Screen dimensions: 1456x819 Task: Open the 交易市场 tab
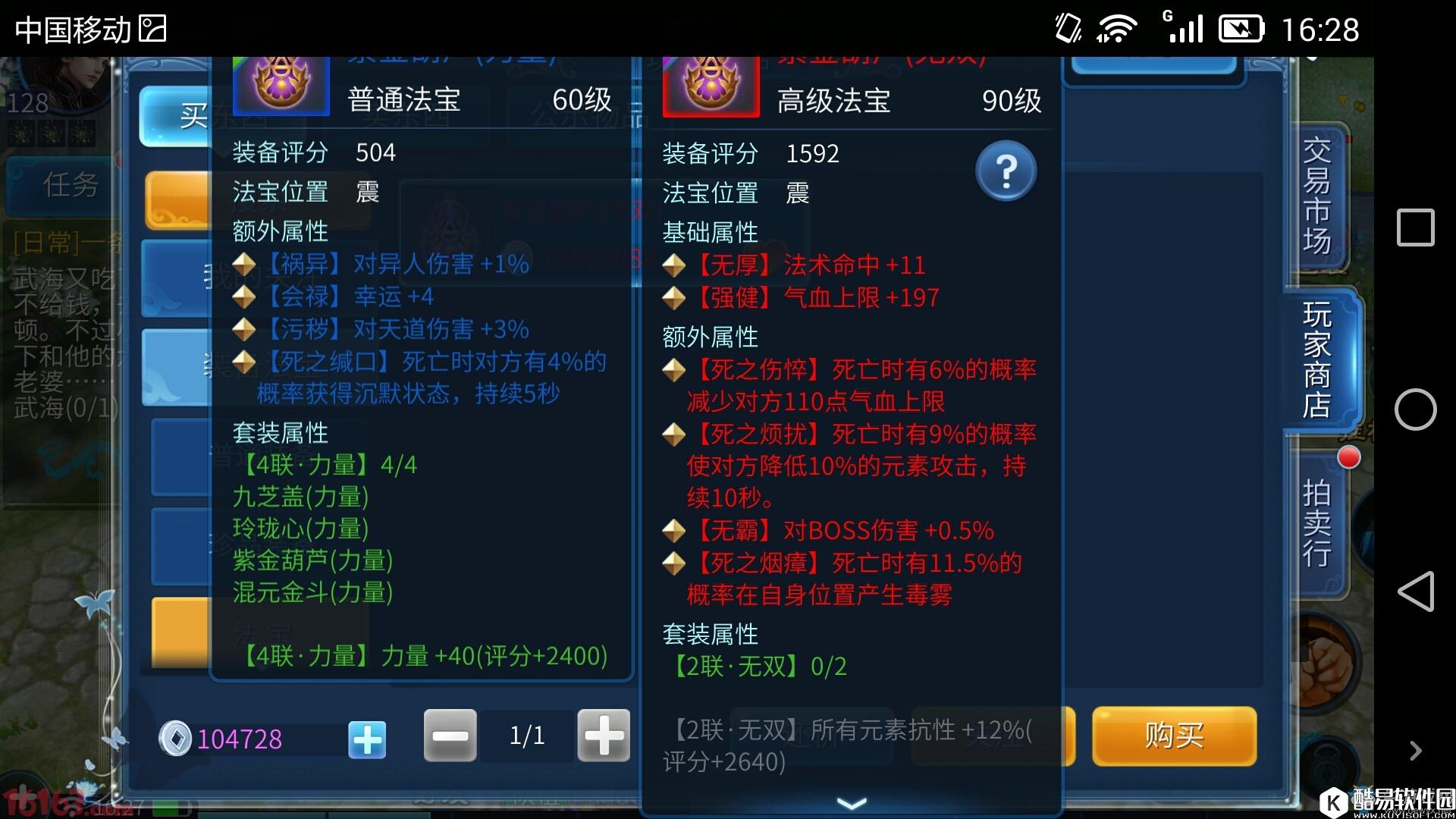(1317, 196)
